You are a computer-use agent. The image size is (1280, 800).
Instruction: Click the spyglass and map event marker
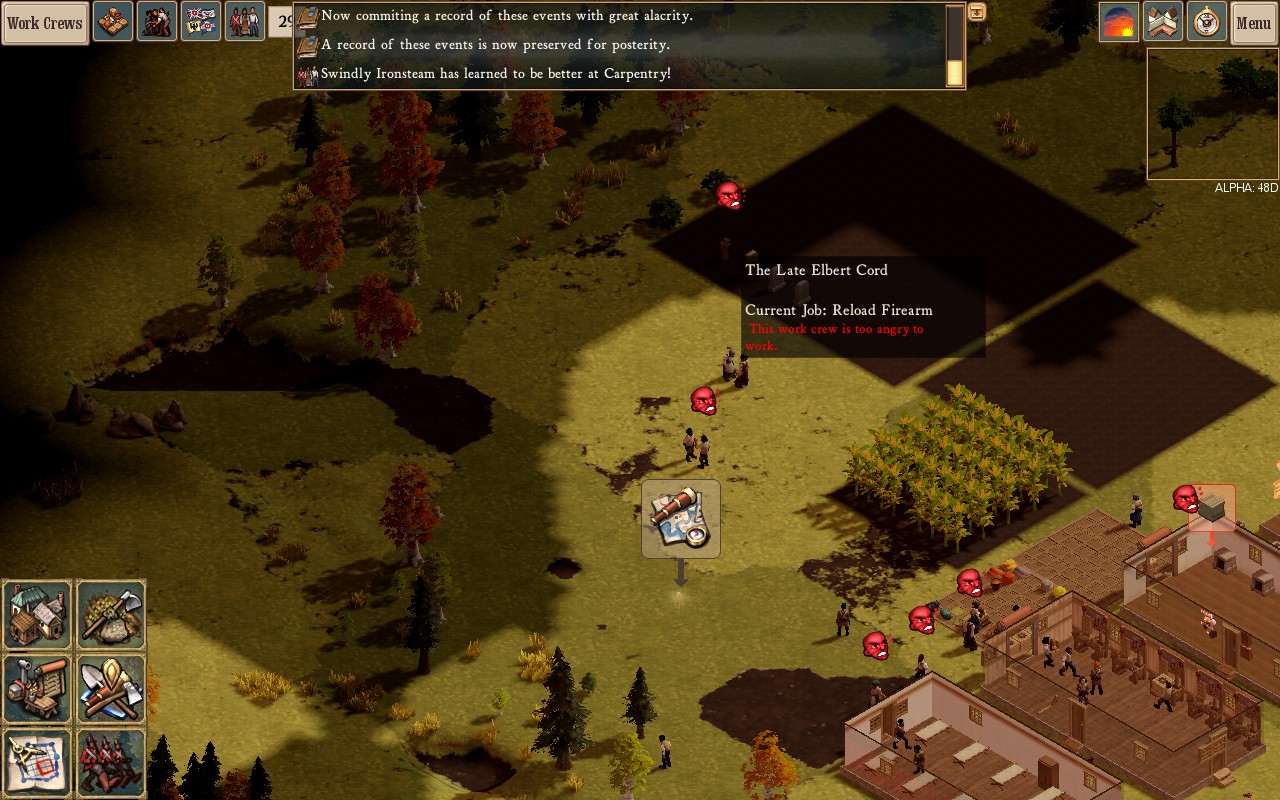click(681, 518)
